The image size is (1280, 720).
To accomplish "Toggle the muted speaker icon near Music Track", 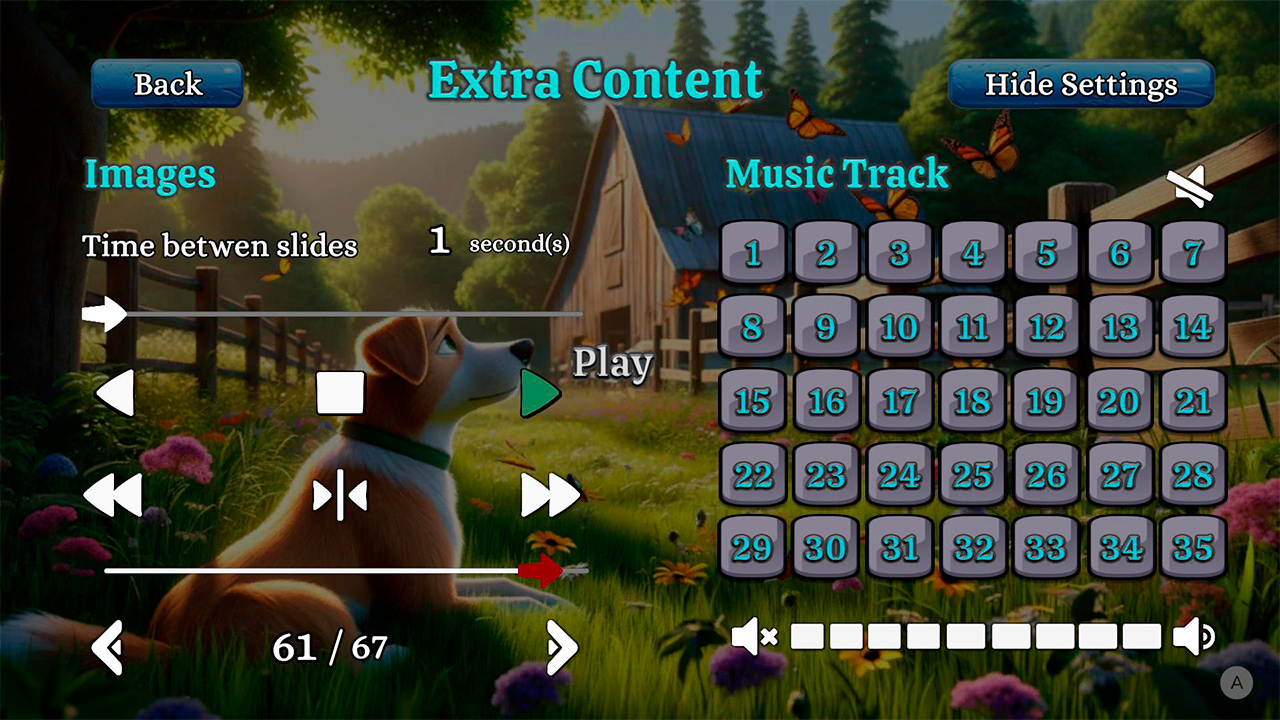I will [1190, 185].
